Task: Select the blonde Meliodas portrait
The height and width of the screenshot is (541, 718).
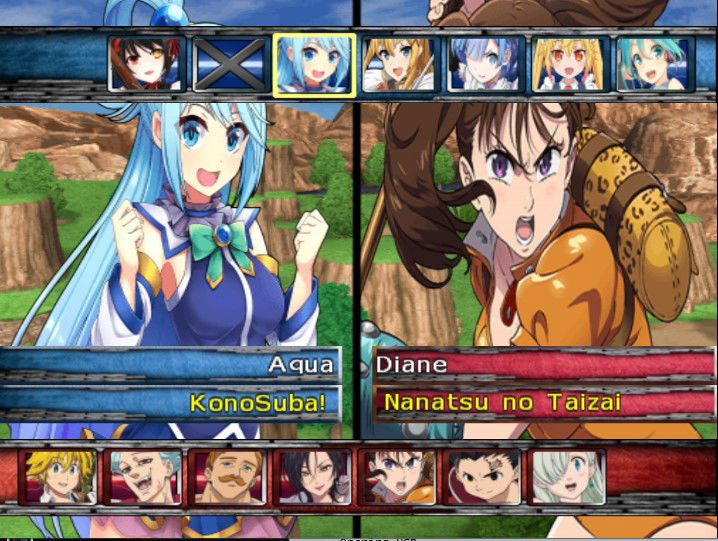Action: coord(60,476)
